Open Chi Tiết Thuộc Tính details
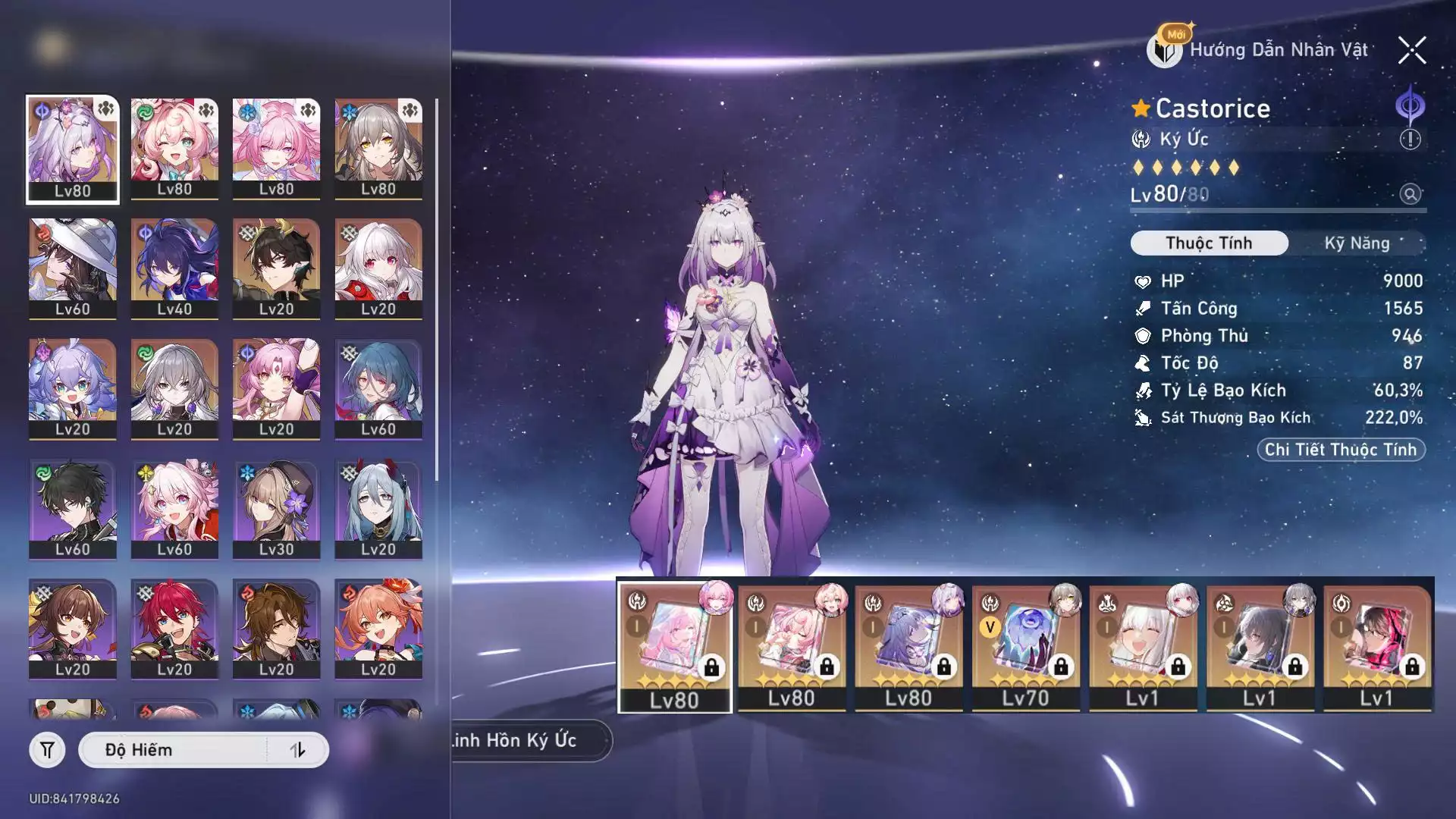The image size is (1456, 819). tap(1341, 450)
